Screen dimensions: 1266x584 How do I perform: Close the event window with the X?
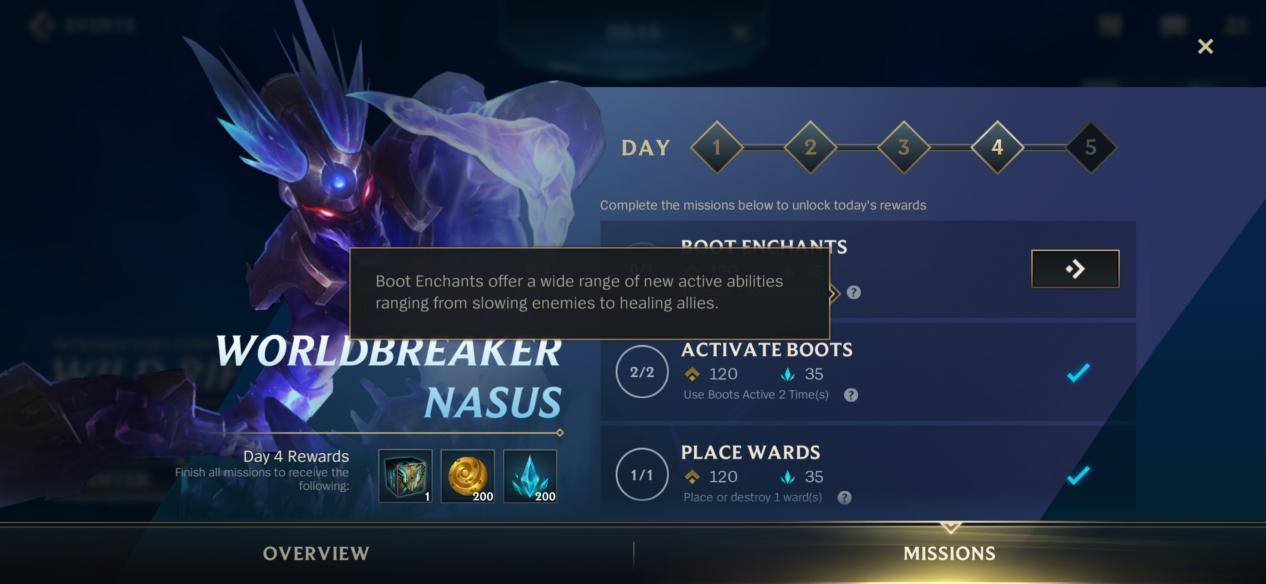coord(1205,47)
